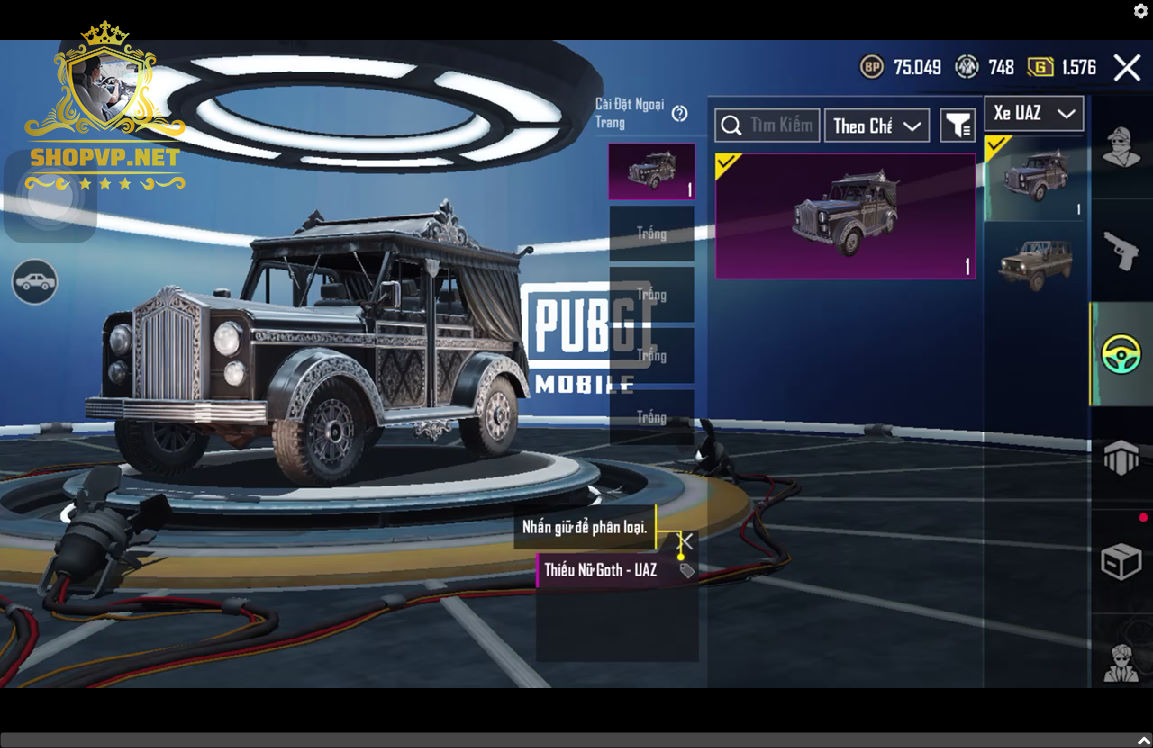Open the suited avatar category tab

click(x=1121, y=660)
